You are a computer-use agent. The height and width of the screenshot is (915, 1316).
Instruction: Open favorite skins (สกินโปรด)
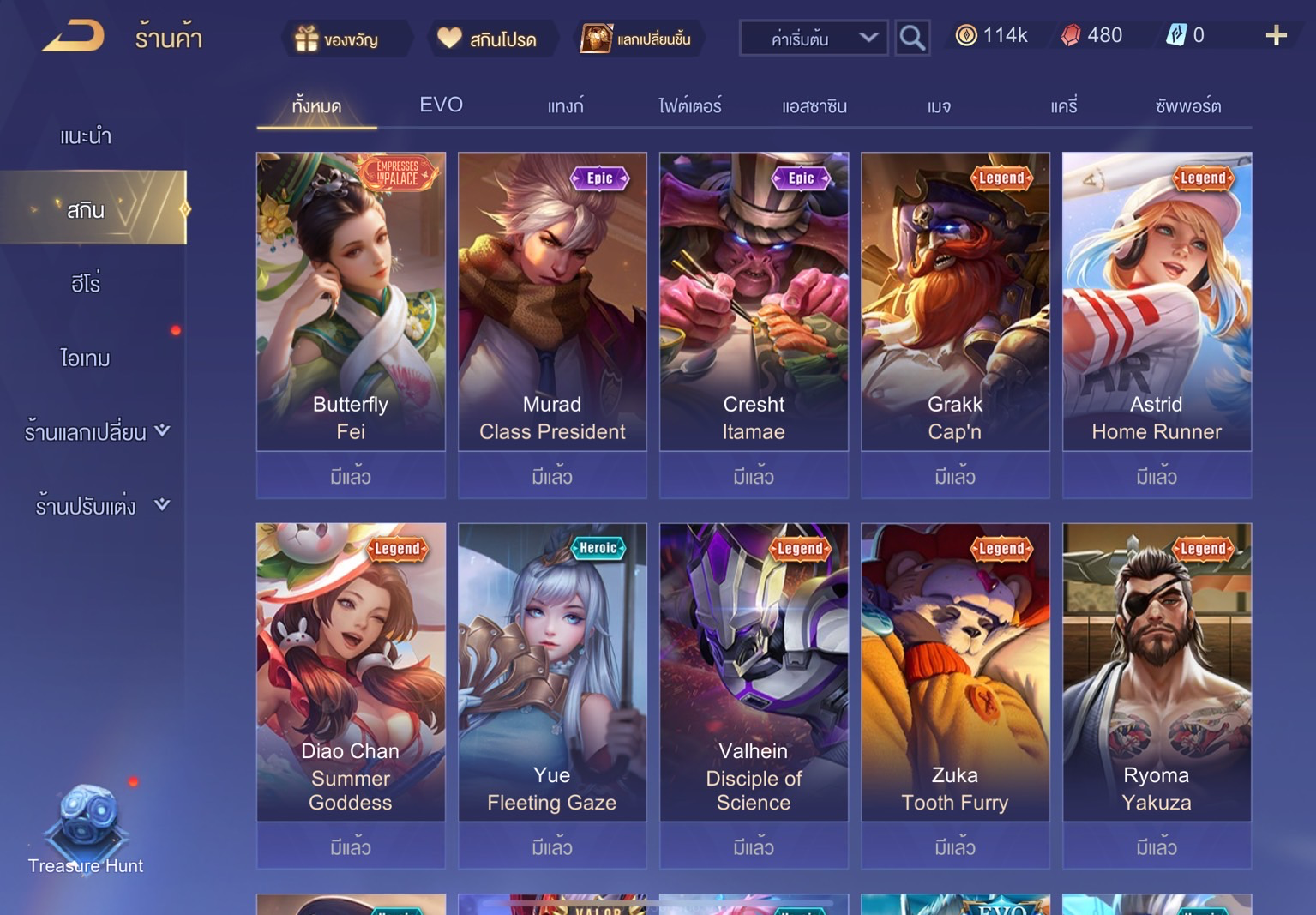point(487,39)
